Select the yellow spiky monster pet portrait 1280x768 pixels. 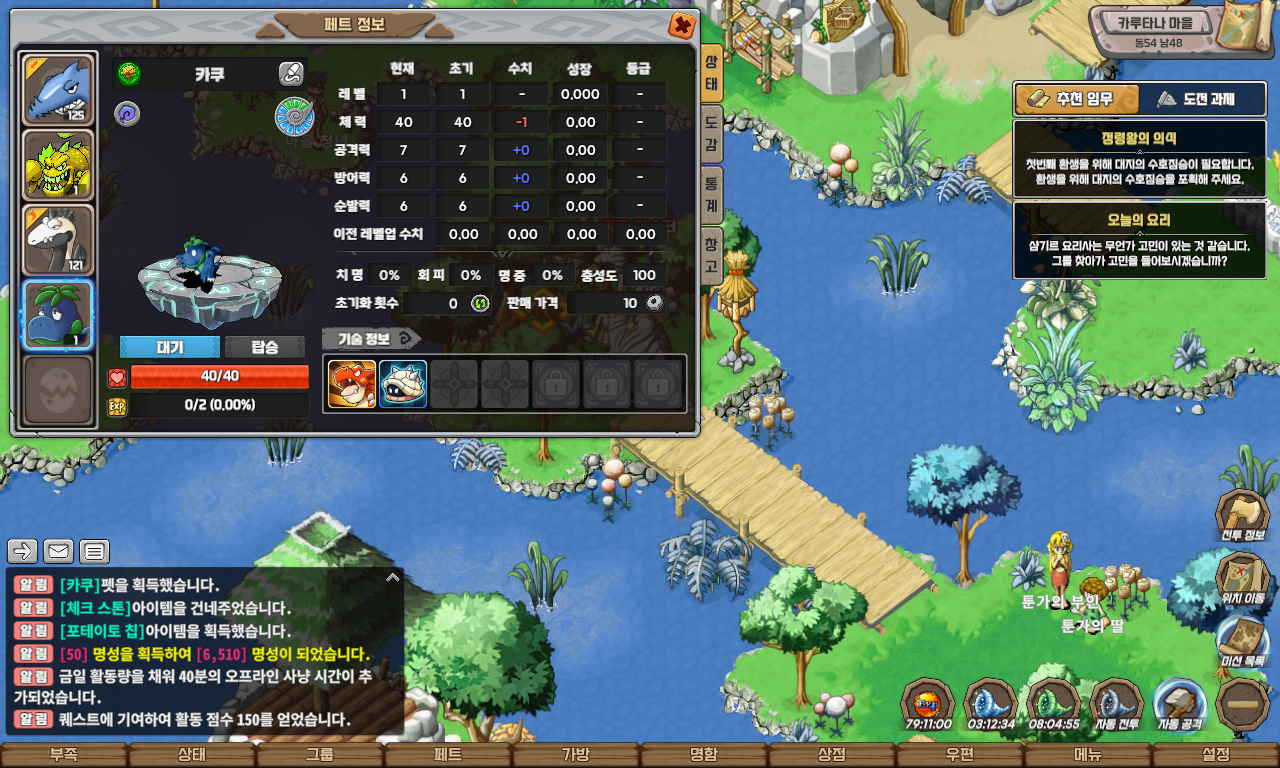click(58, 165)
